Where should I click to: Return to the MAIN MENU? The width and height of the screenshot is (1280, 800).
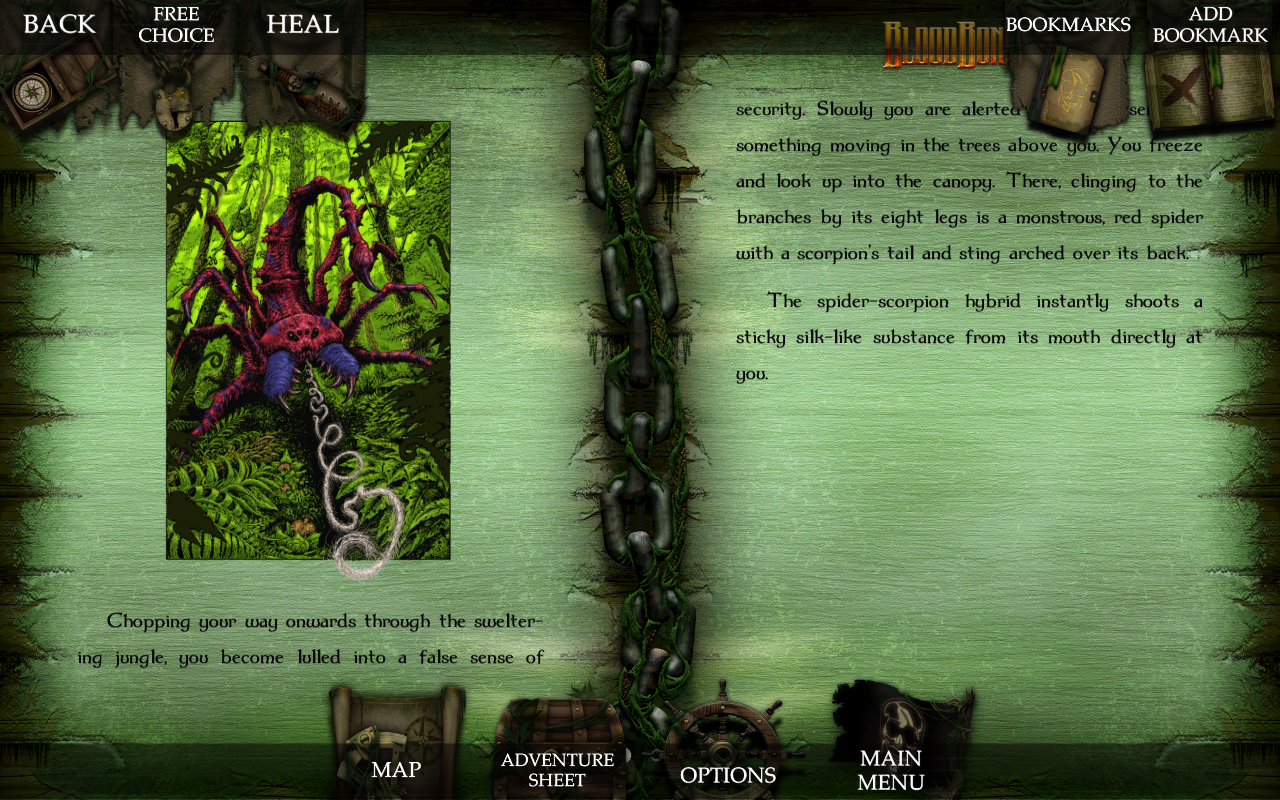tap(889, 770)
